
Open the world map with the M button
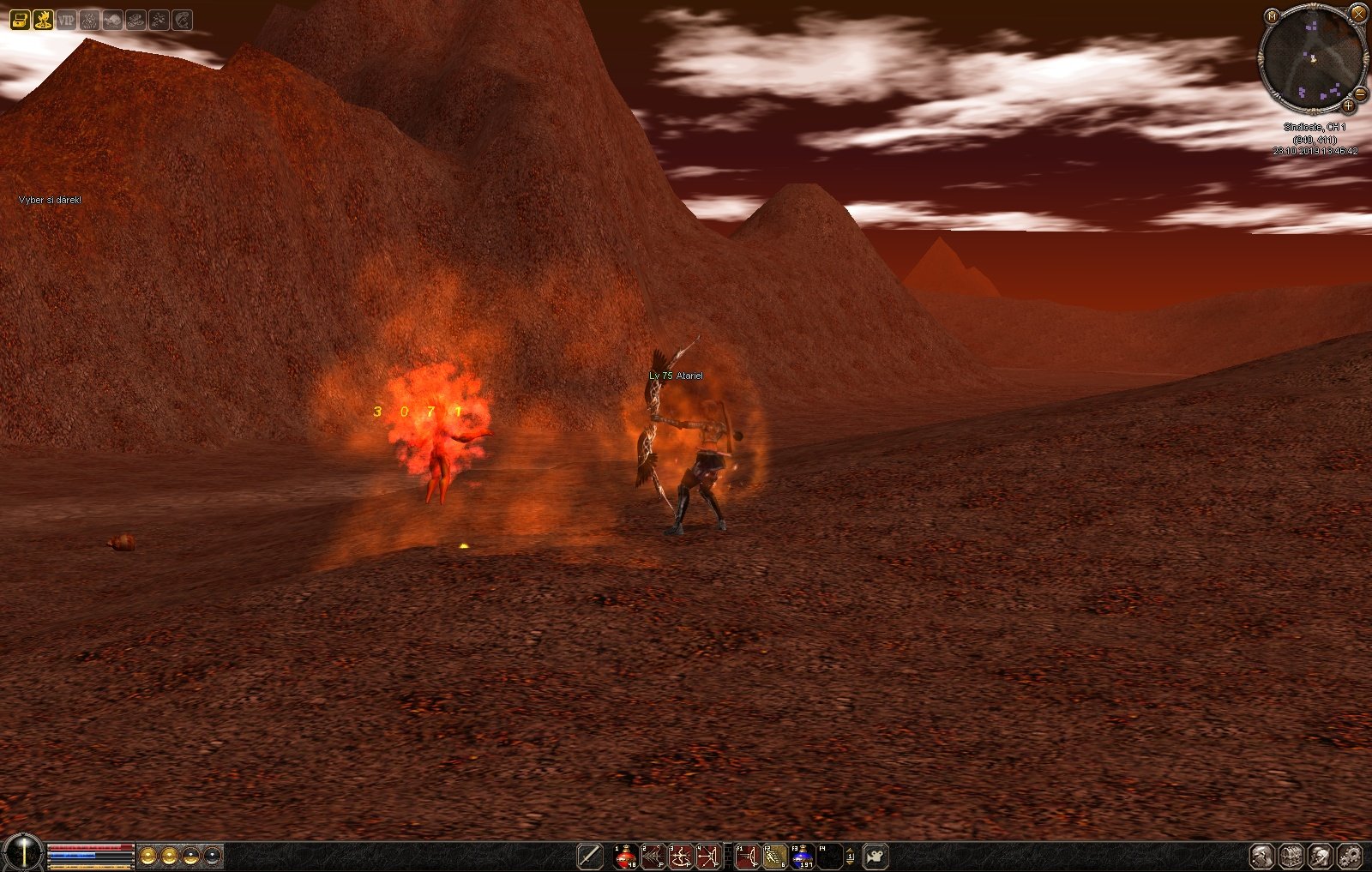point(1273,15)
